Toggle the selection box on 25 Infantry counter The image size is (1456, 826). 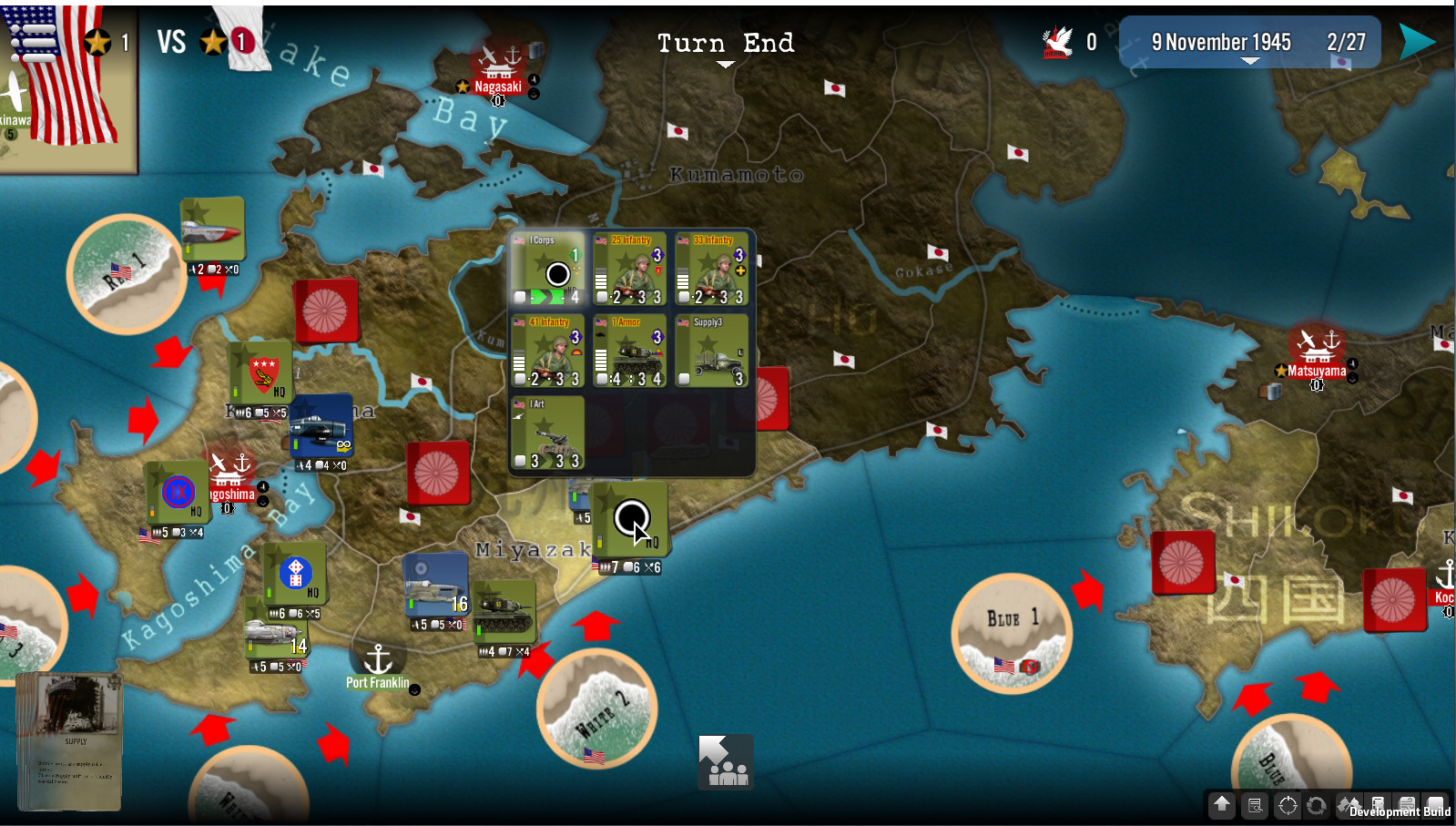point(601,296)
